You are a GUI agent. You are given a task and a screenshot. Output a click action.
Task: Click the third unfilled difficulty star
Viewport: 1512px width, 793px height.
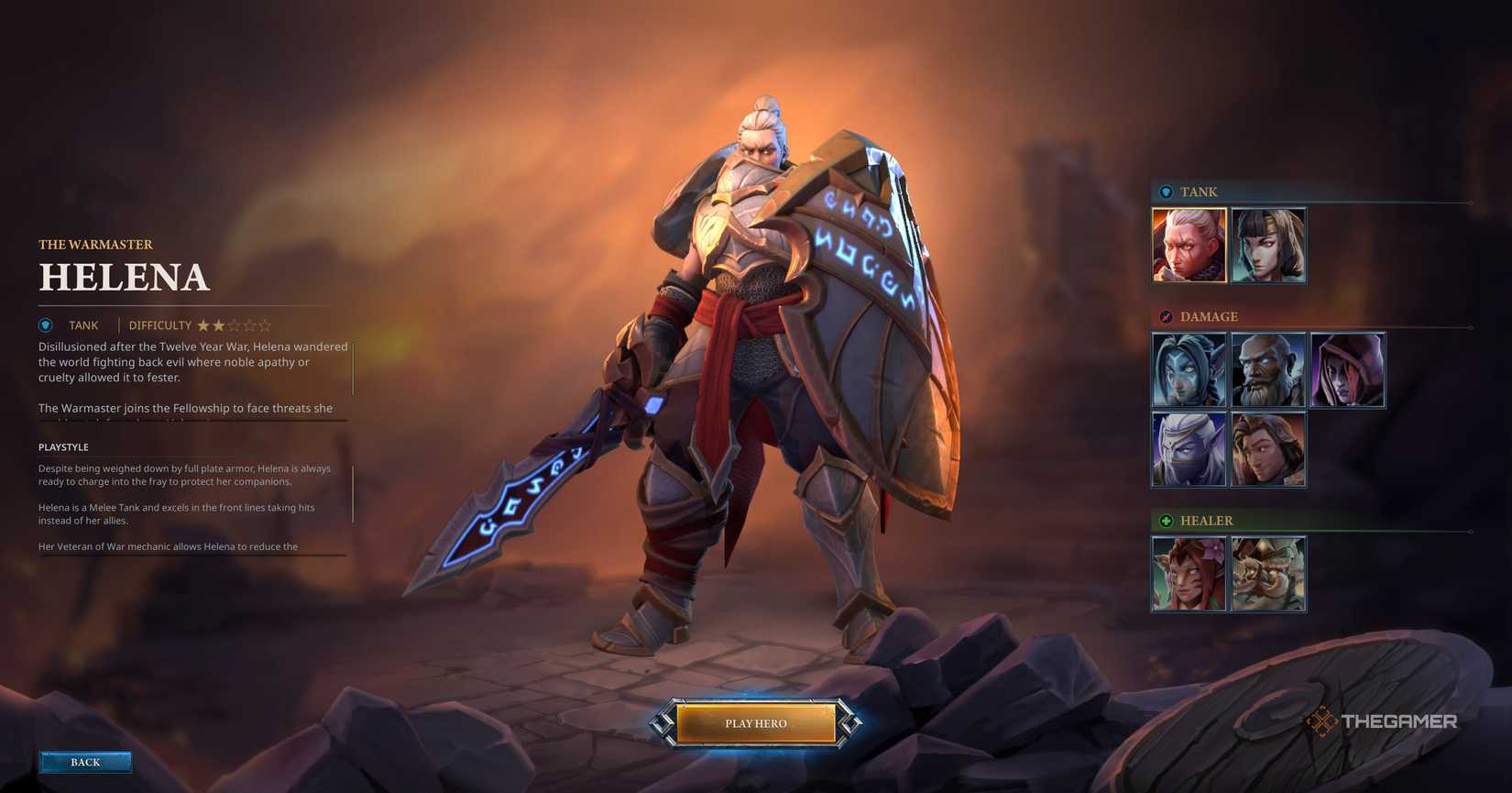tap(234, 325)
